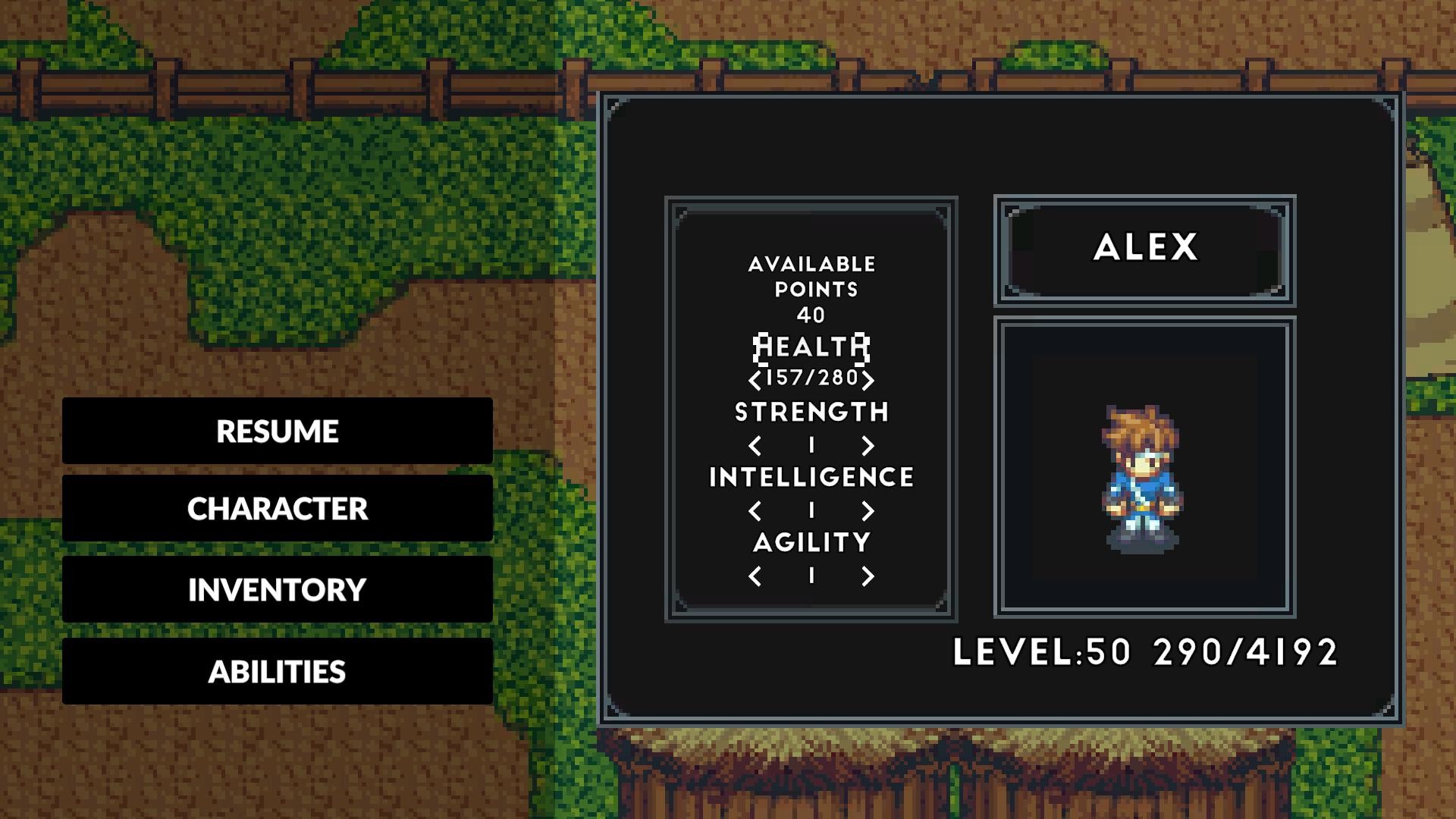
Task: Open the ABILITIES screen
Action: point(278,670)
